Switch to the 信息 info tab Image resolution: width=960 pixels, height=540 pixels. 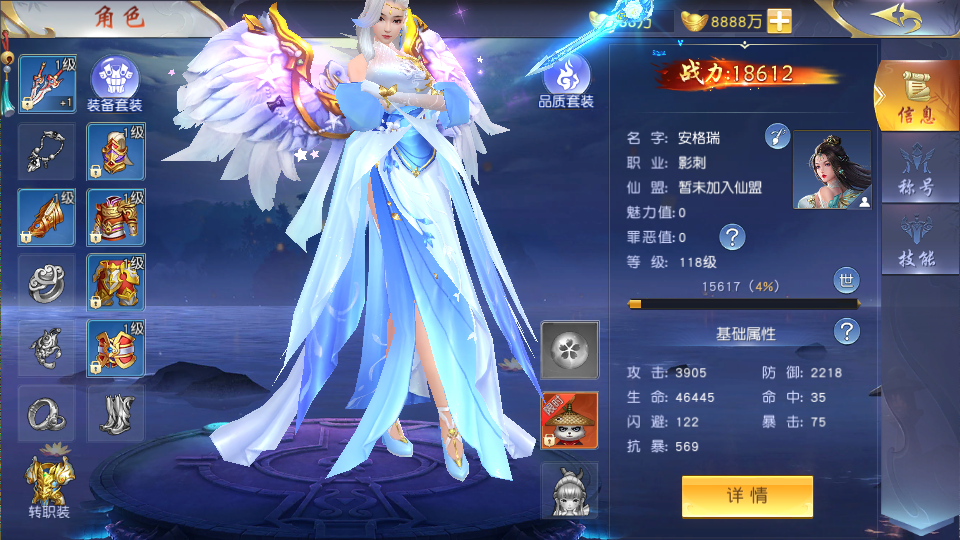click(915, 97)
